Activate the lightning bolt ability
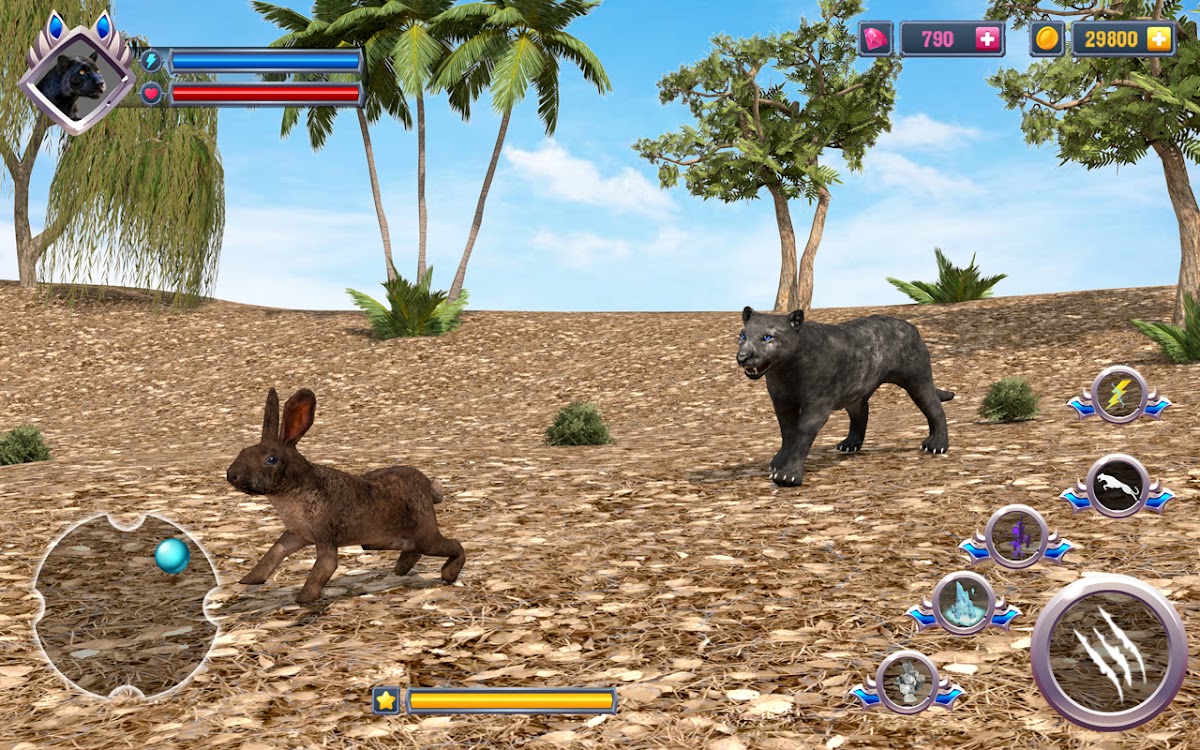 click(x=1118, y=394)
